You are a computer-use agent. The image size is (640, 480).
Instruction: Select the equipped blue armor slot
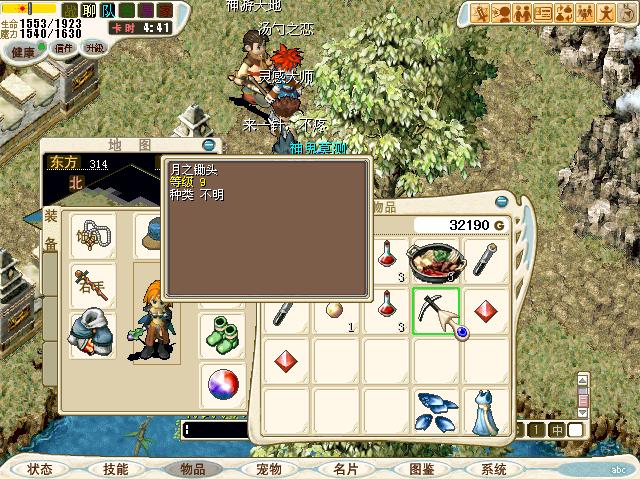[92, 335]
